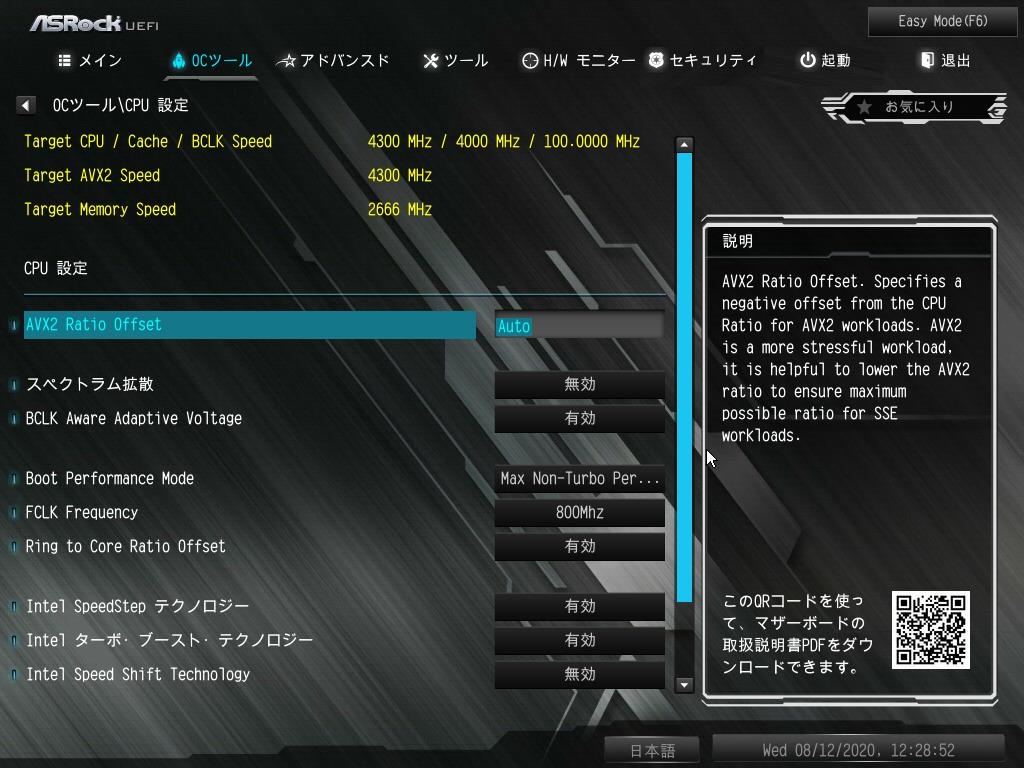The height and width of the screenshot is (768, 1024).
Task: Set Ring to Core Ratio Offset option
Action: (x=579, y=547)
